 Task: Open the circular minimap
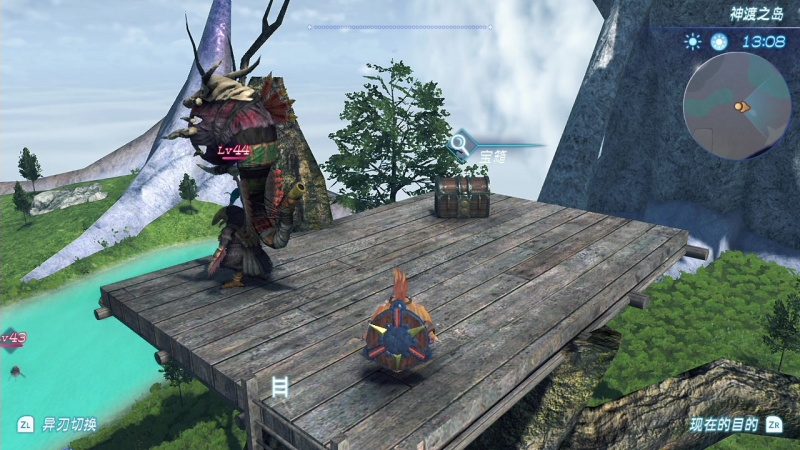(736, 105)
